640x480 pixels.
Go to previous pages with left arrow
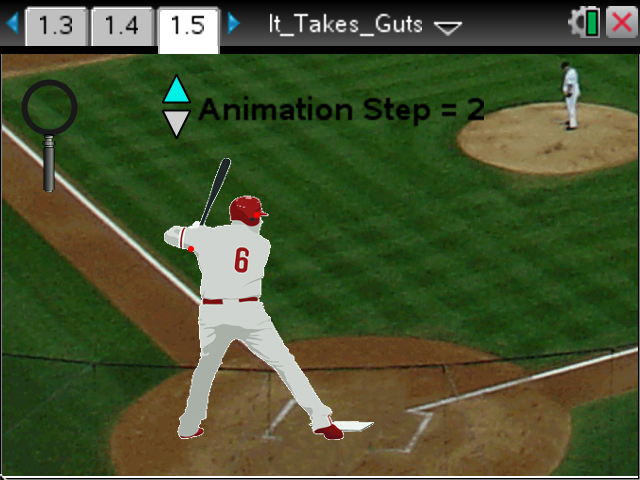(x=12, y=24)
